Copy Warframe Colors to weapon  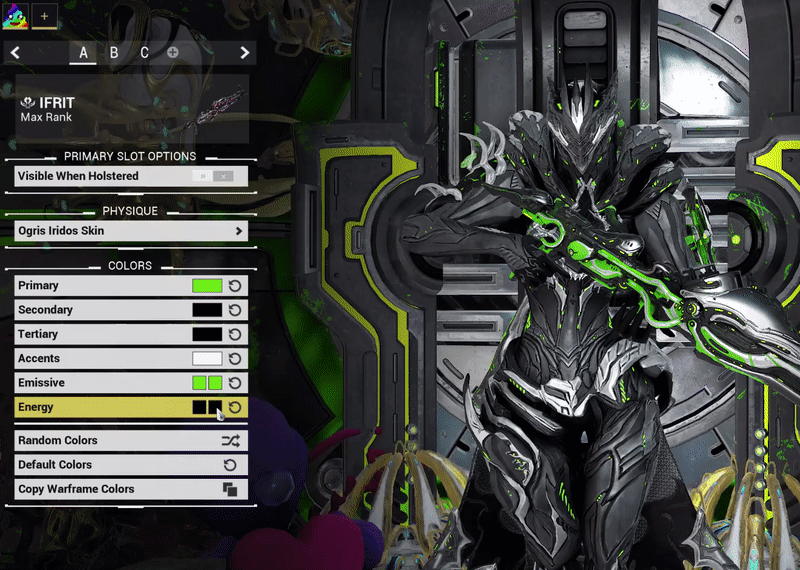[131, 489]
